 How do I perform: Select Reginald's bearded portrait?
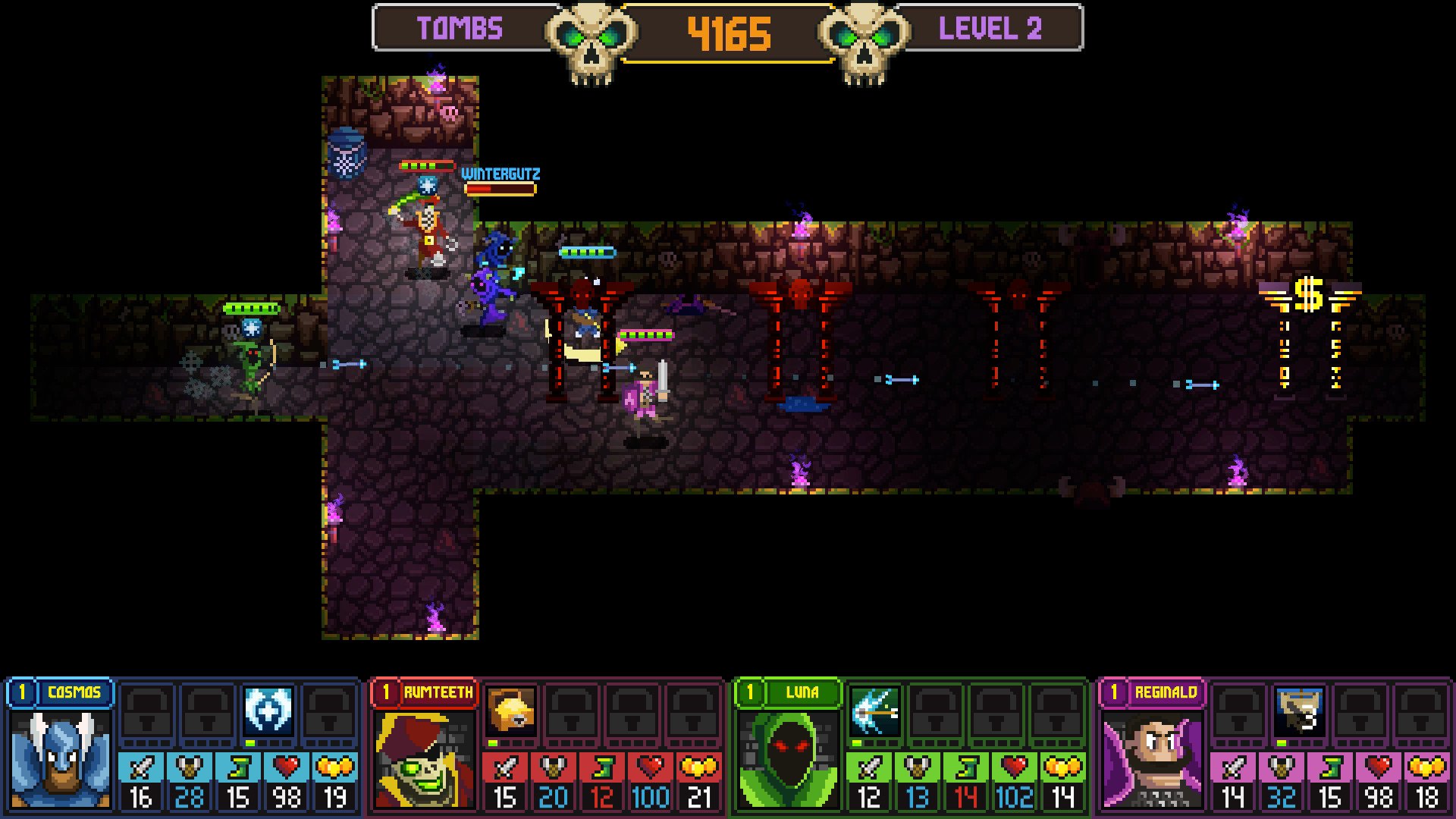tap(1151, 760)
